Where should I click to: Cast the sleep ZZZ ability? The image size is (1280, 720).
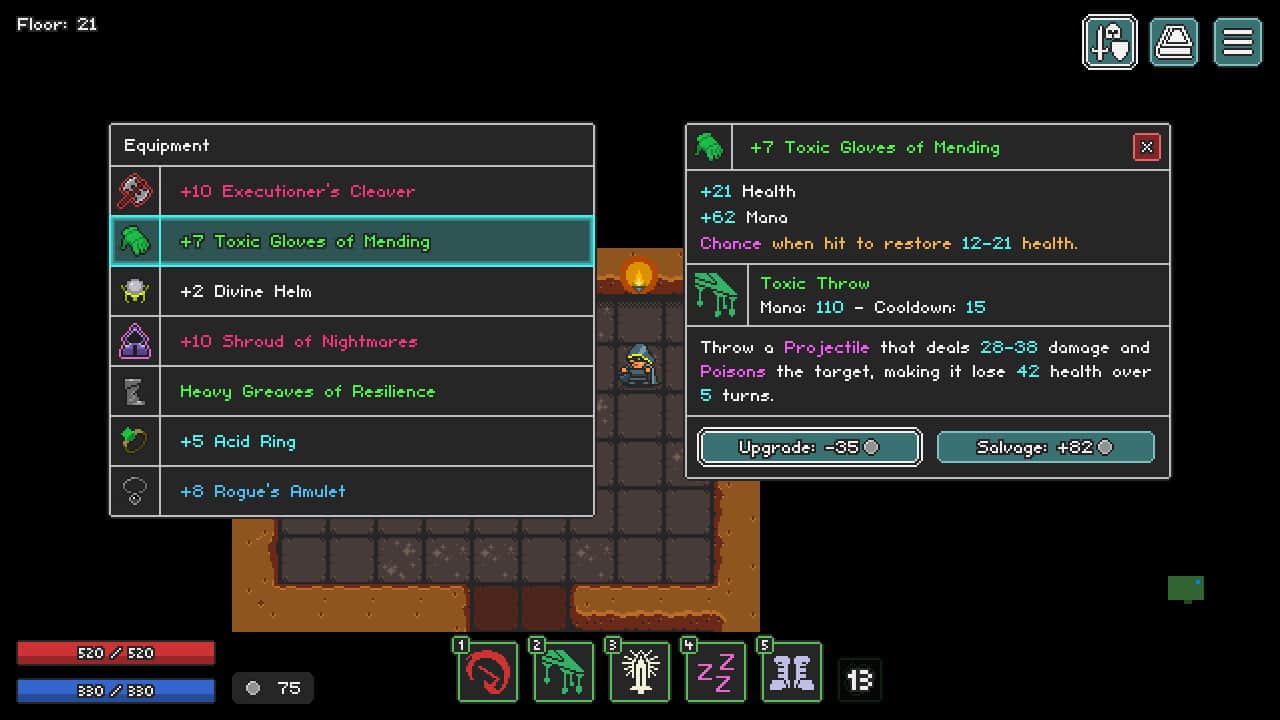pos(716,672)
